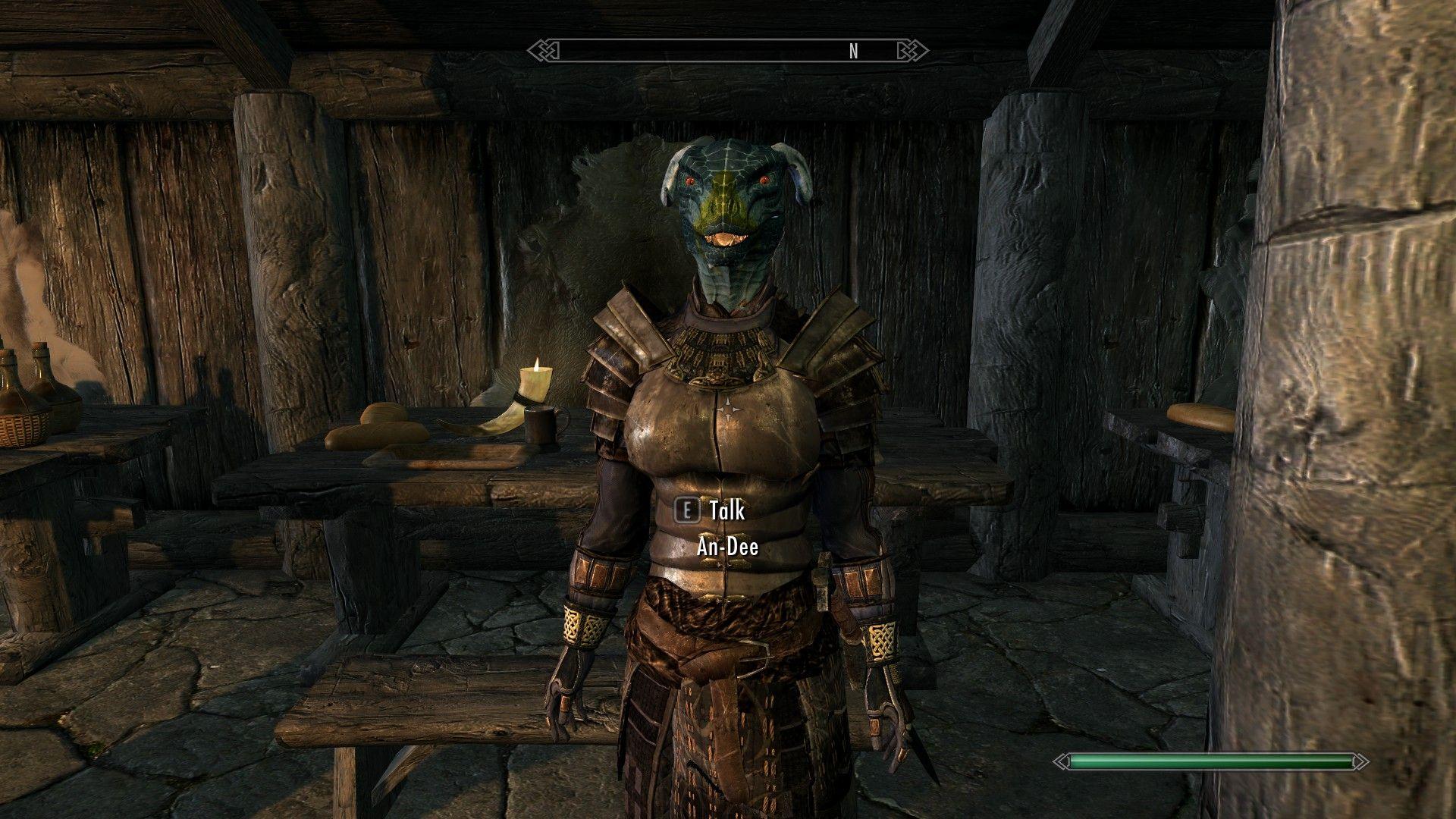
Task: Click the E interaction key prompt icon
Action: pos(687,512)
